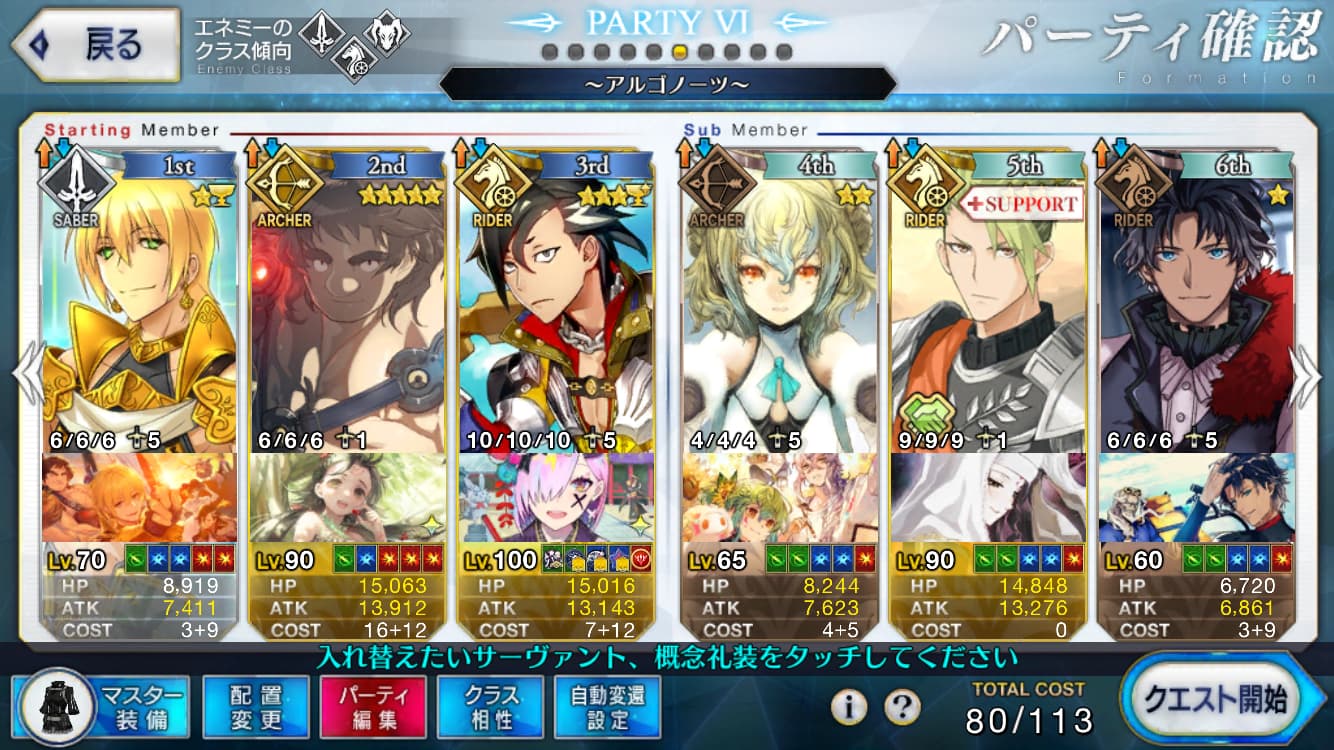Tap the party name アルゴノーツ banner
1334x750 pixels.
point(667,85)
